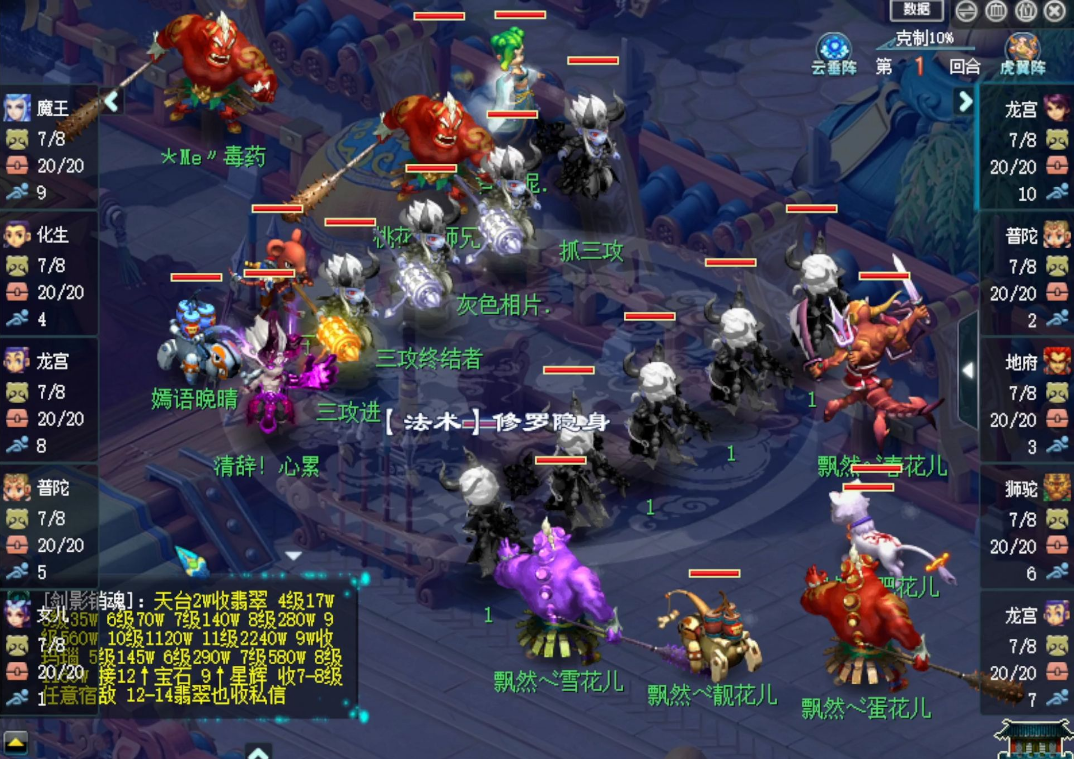Toggle the 血 health display button

[996, 11]
